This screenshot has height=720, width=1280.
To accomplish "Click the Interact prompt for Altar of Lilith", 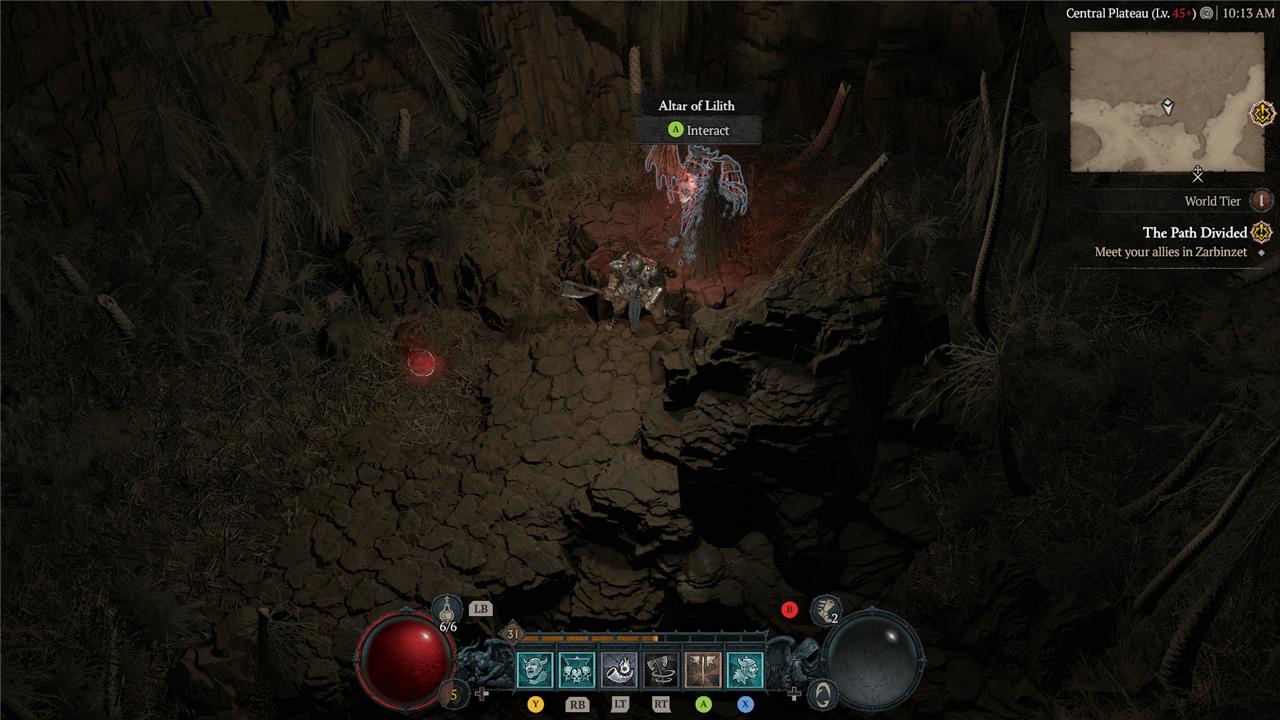I will coord(698,130).
